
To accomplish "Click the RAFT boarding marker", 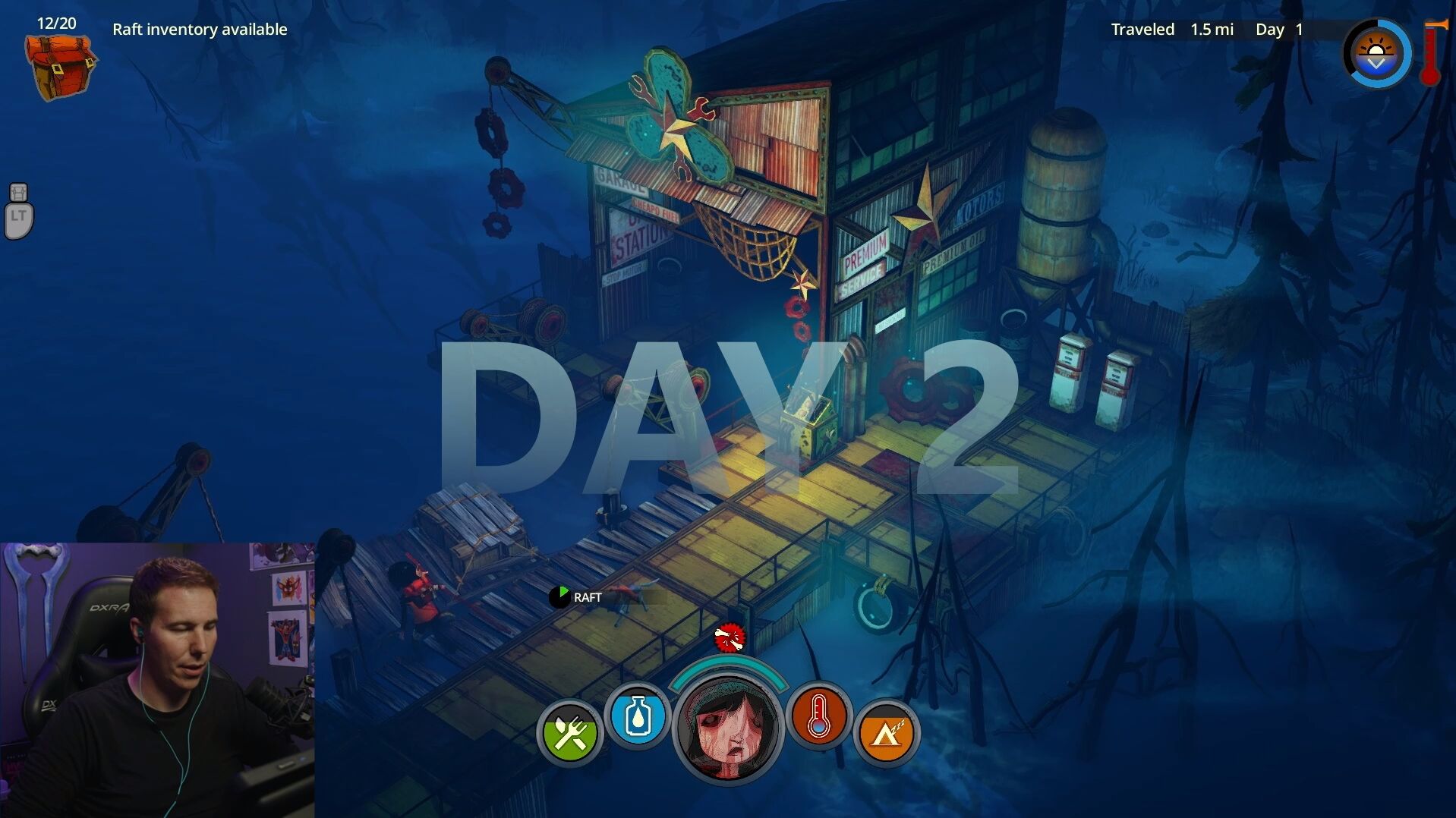I will tap(577, 597).
